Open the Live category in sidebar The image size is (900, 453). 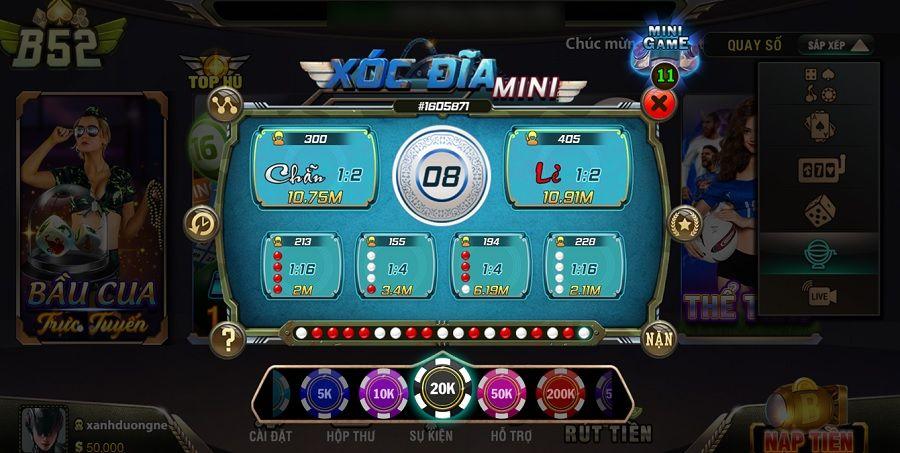pyautogui.click(x=819, y=295)
